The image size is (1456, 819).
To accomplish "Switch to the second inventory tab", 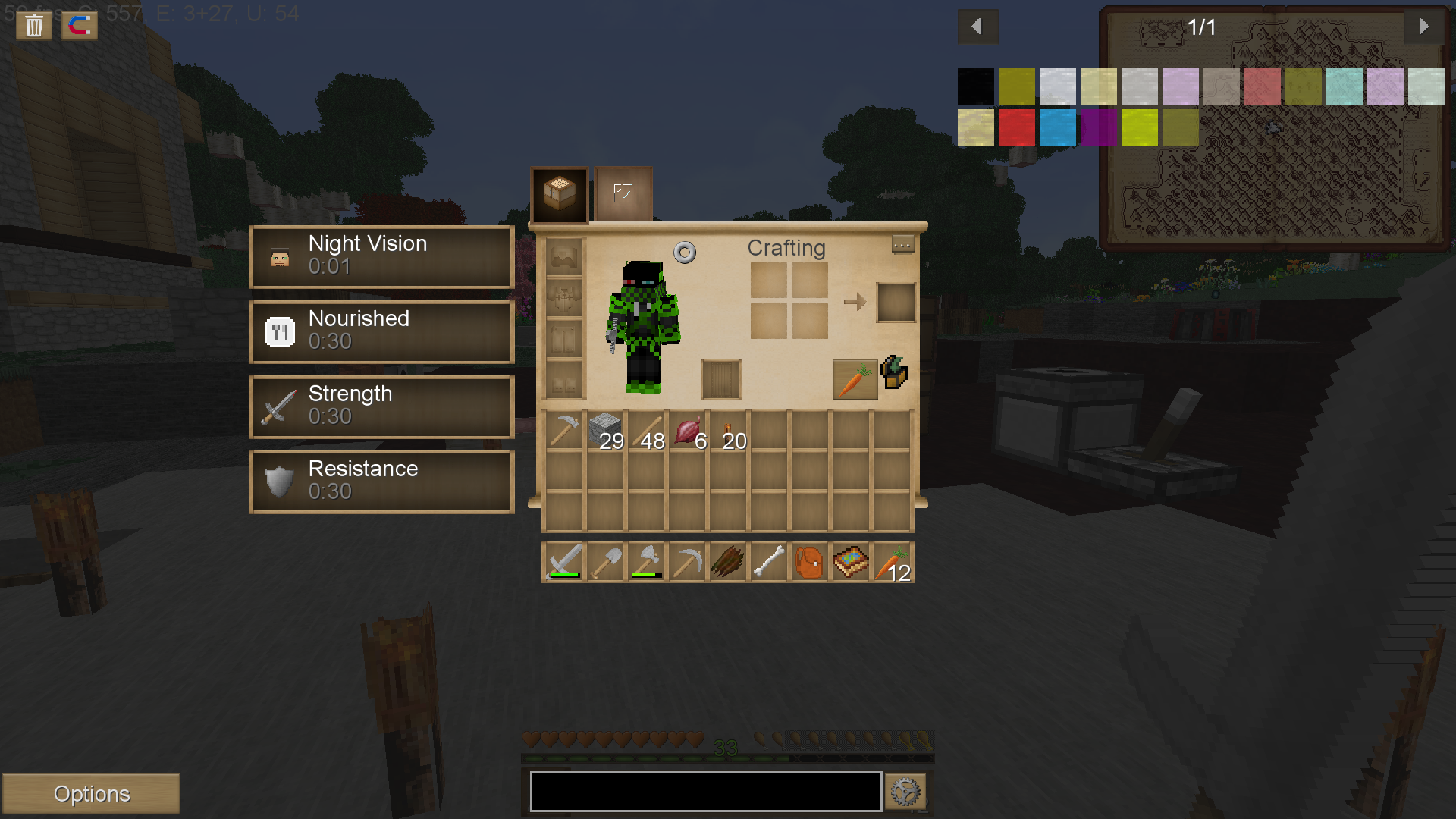I will (x=622, y=194).
